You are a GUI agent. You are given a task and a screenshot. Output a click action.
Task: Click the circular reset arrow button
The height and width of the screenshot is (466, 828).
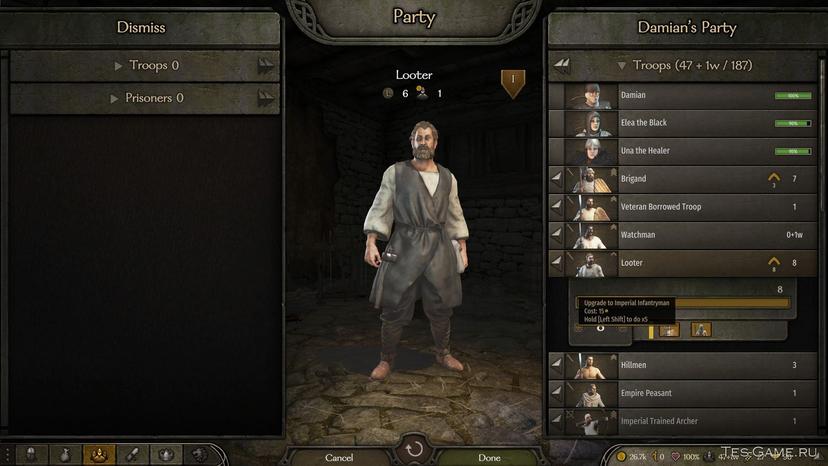(x=414, y=449)
